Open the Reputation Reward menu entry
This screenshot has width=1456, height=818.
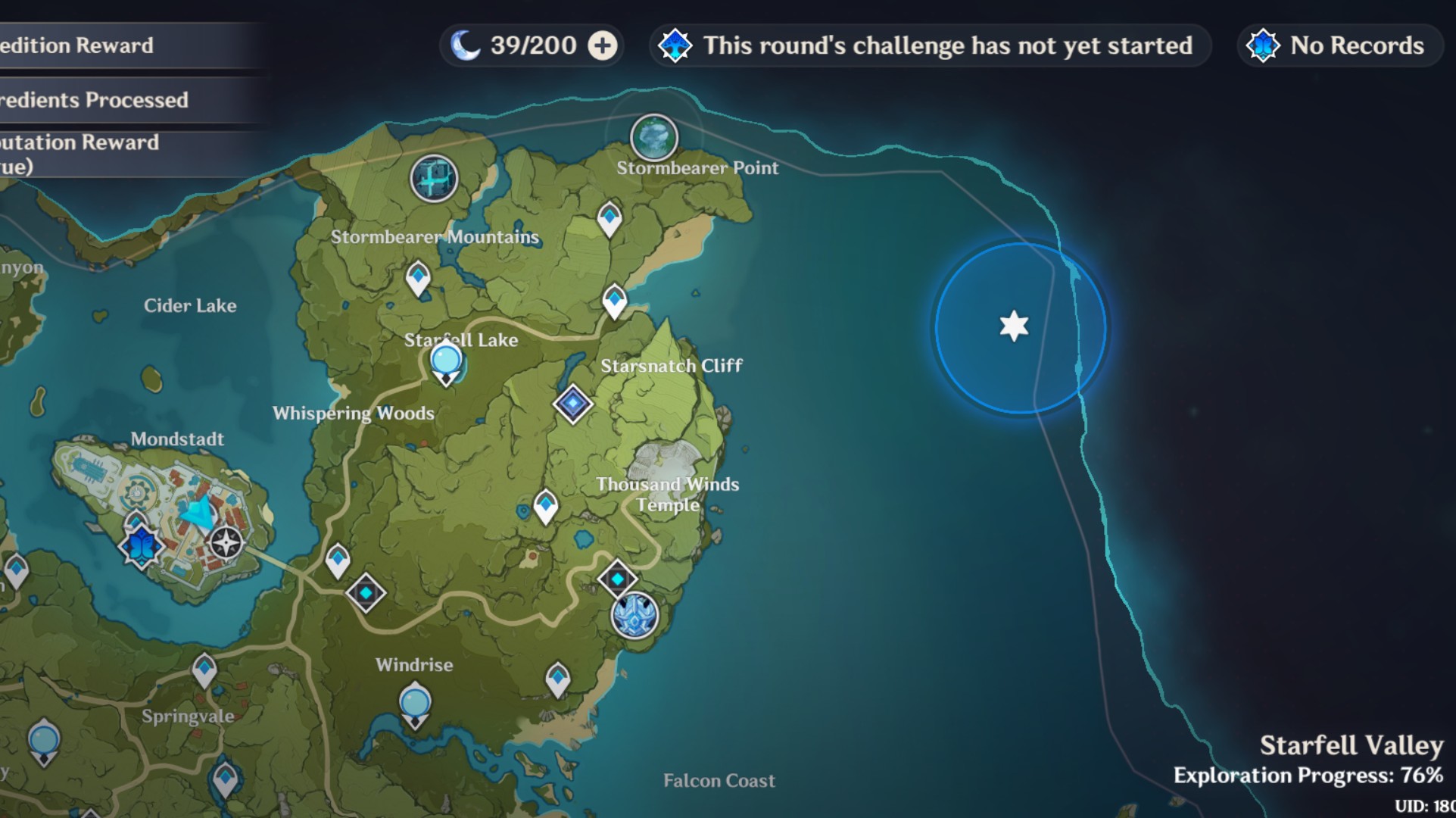tap(80, 142)
